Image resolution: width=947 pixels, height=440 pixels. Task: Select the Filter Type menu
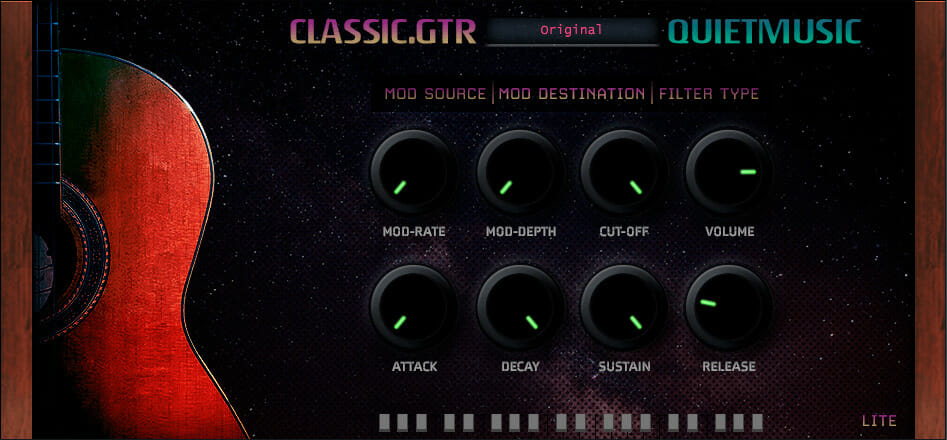coord(709,94)
